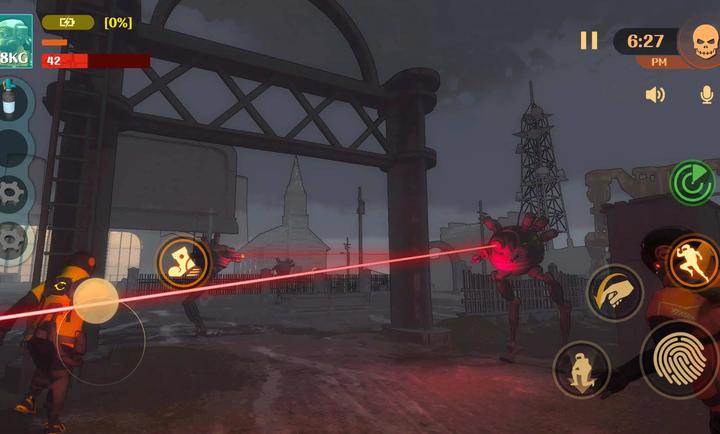The image size is (720, 434).
Task: Toggle the microphone voice chat
Action: click(707, 95)
